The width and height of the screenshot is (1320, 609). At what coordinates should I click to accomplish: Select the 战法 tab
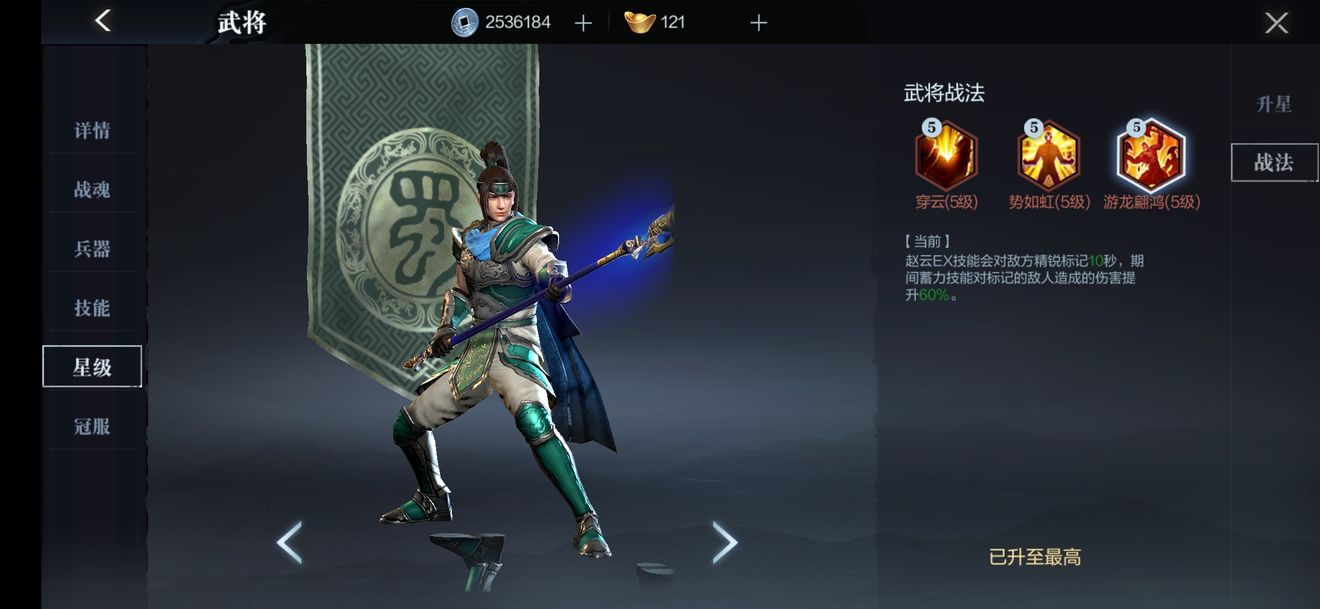point(1274,163)
